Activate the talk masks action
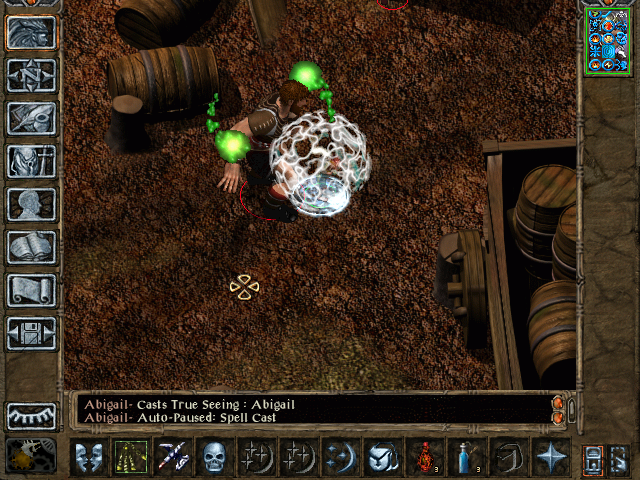This screenshot has width=640, height=480. point(90,457)
